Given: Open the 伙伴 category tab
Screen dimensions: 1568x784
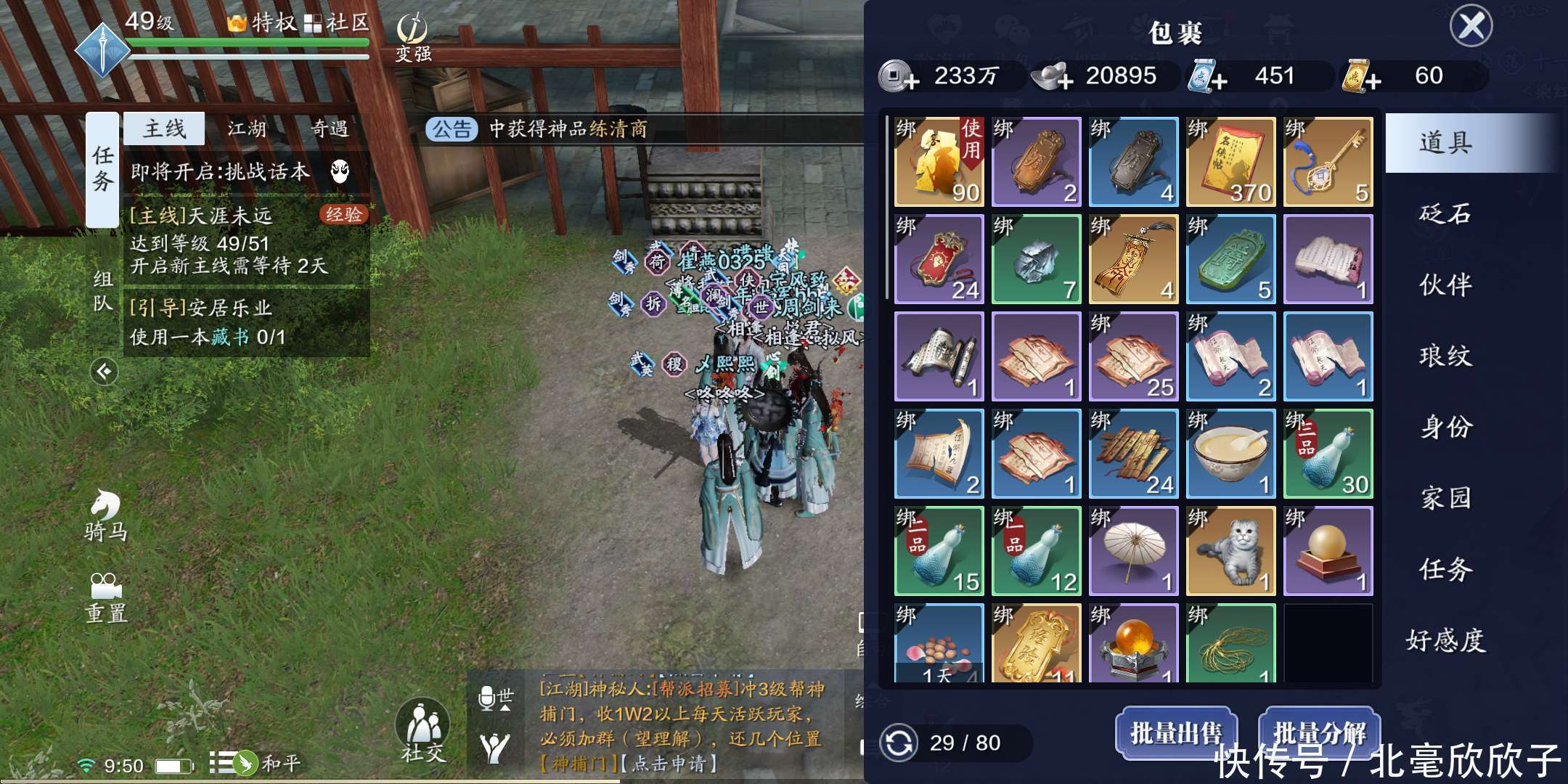Looking at the screenshot, I should coord(1445,285).
